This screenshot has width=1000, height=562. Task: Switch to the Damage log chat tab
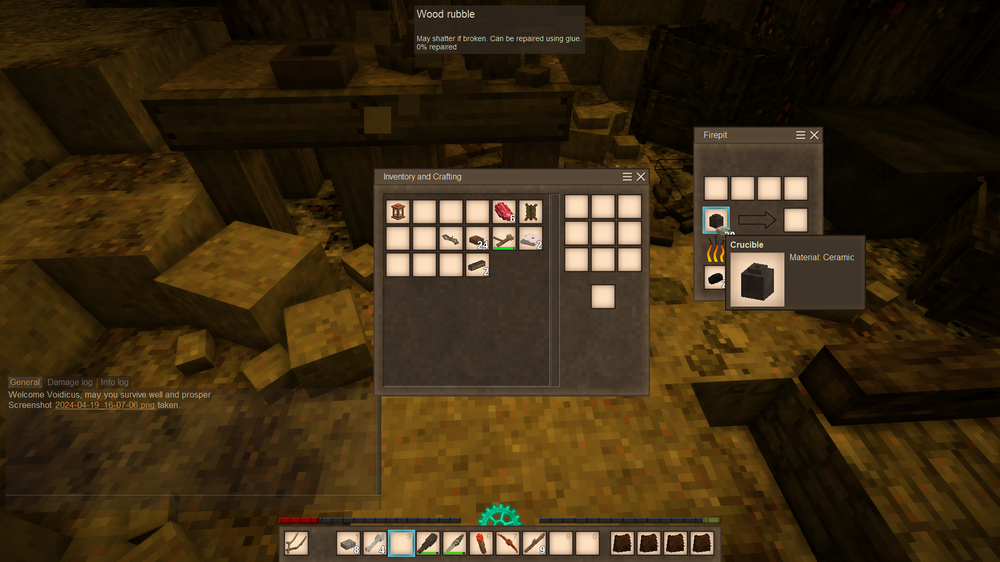pos(70,382)
